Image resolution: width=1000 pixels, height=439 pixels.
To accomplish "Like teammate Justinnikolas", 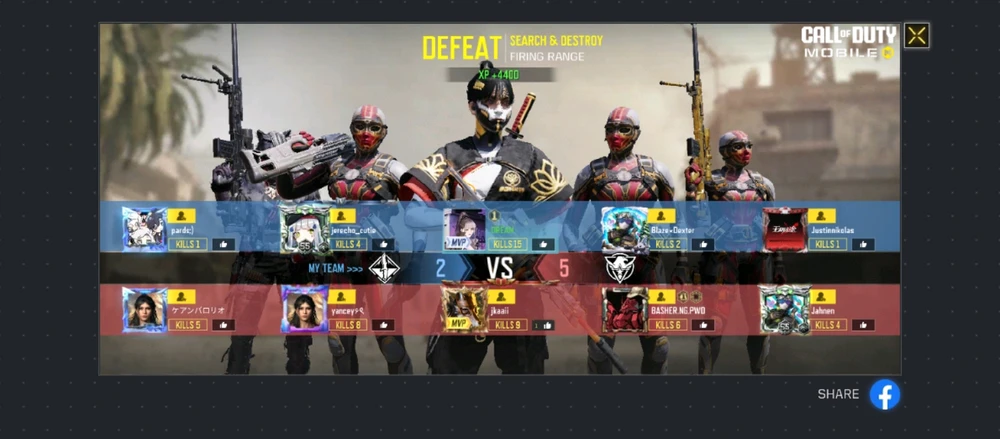I will coord(862,244).
